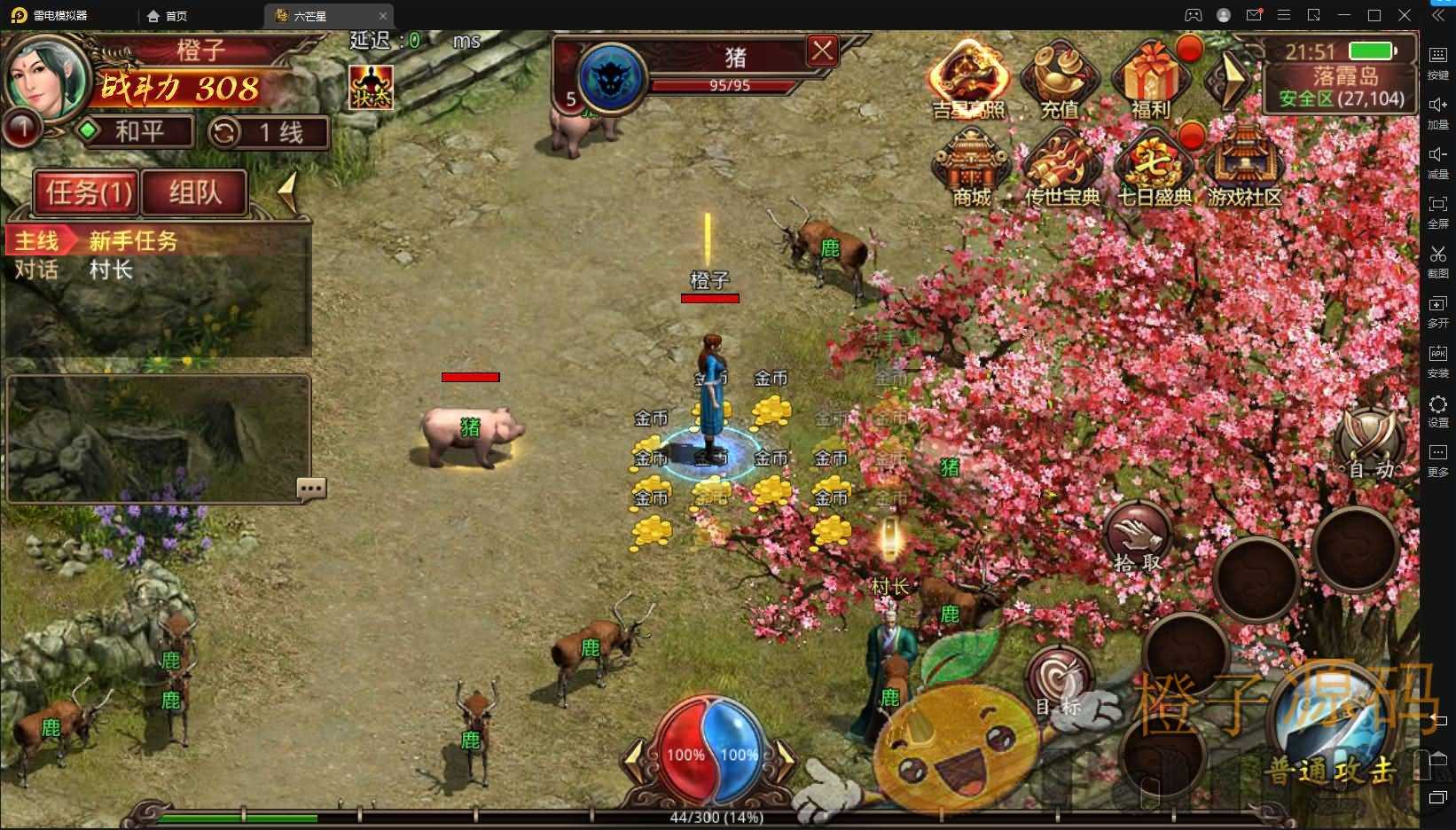Close the pig target panel
This screenshot has height=830, width=1456.
(822, 51)
